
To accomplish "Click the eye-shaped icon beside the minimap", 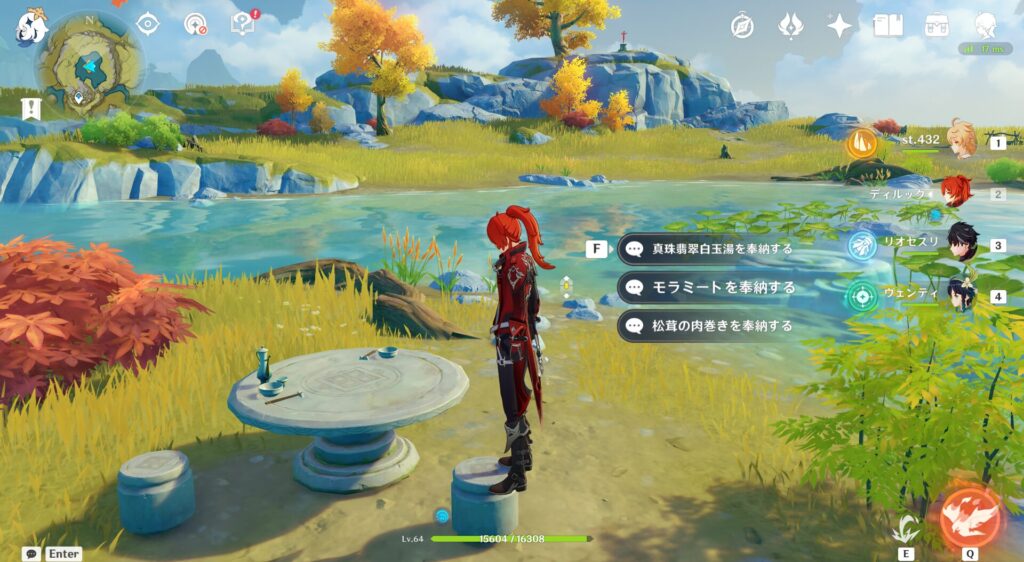I will 148,23.
